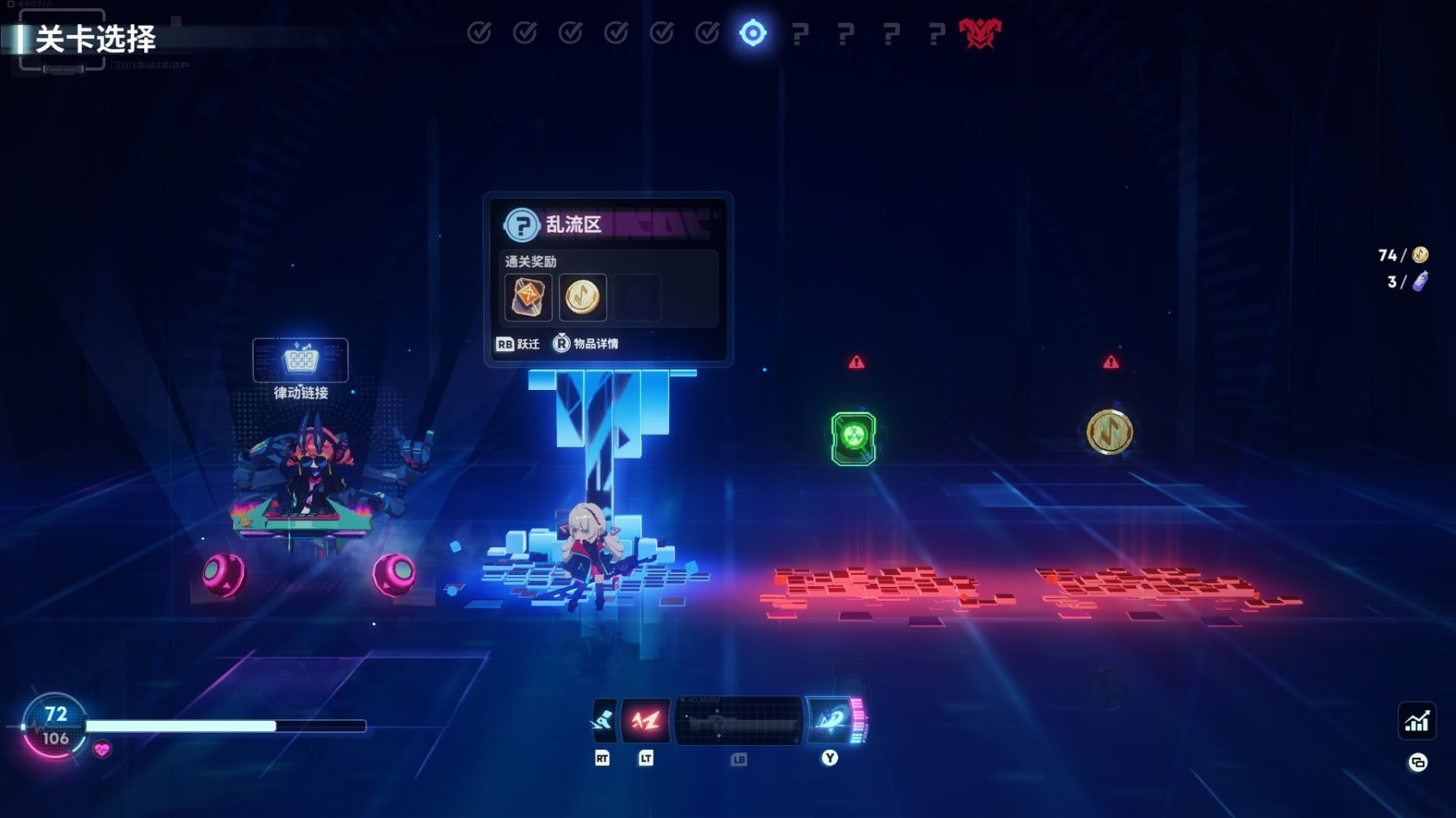Select the current stage marker in progress bar

(x=752, y=33)
